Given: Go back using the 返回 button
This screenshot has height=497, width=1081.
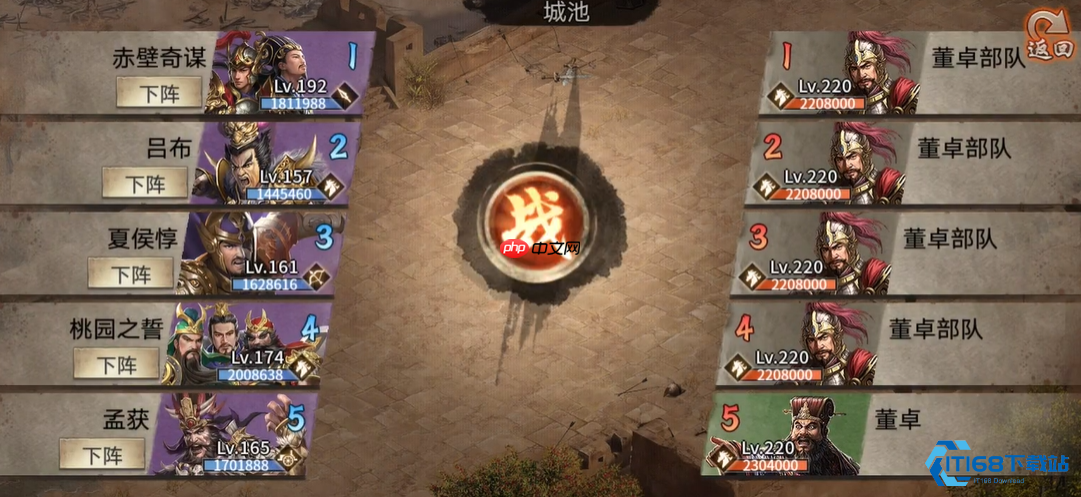Looking at the screenshot, I should click(x=1051, y=38).
